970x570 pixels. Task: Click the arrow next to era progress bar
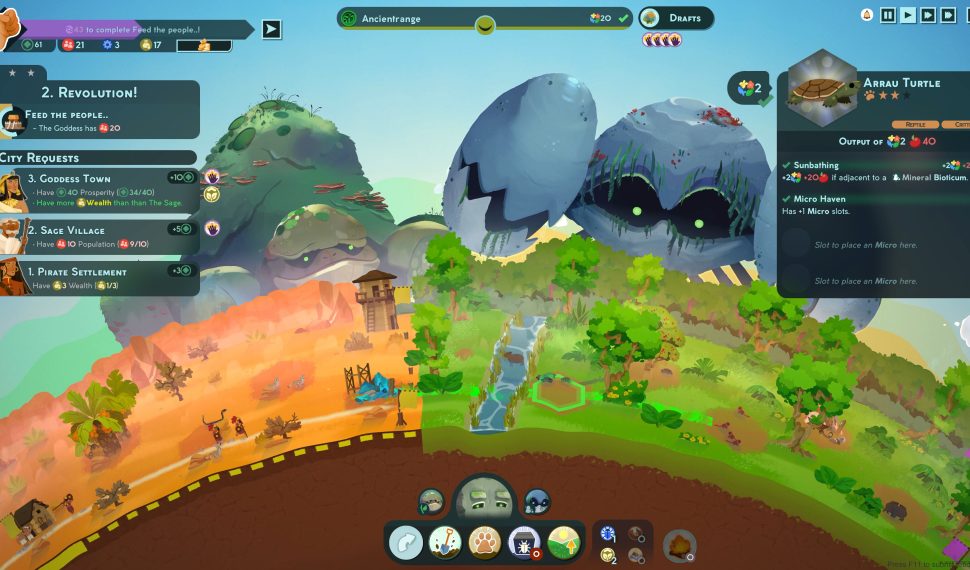(271, 29)
